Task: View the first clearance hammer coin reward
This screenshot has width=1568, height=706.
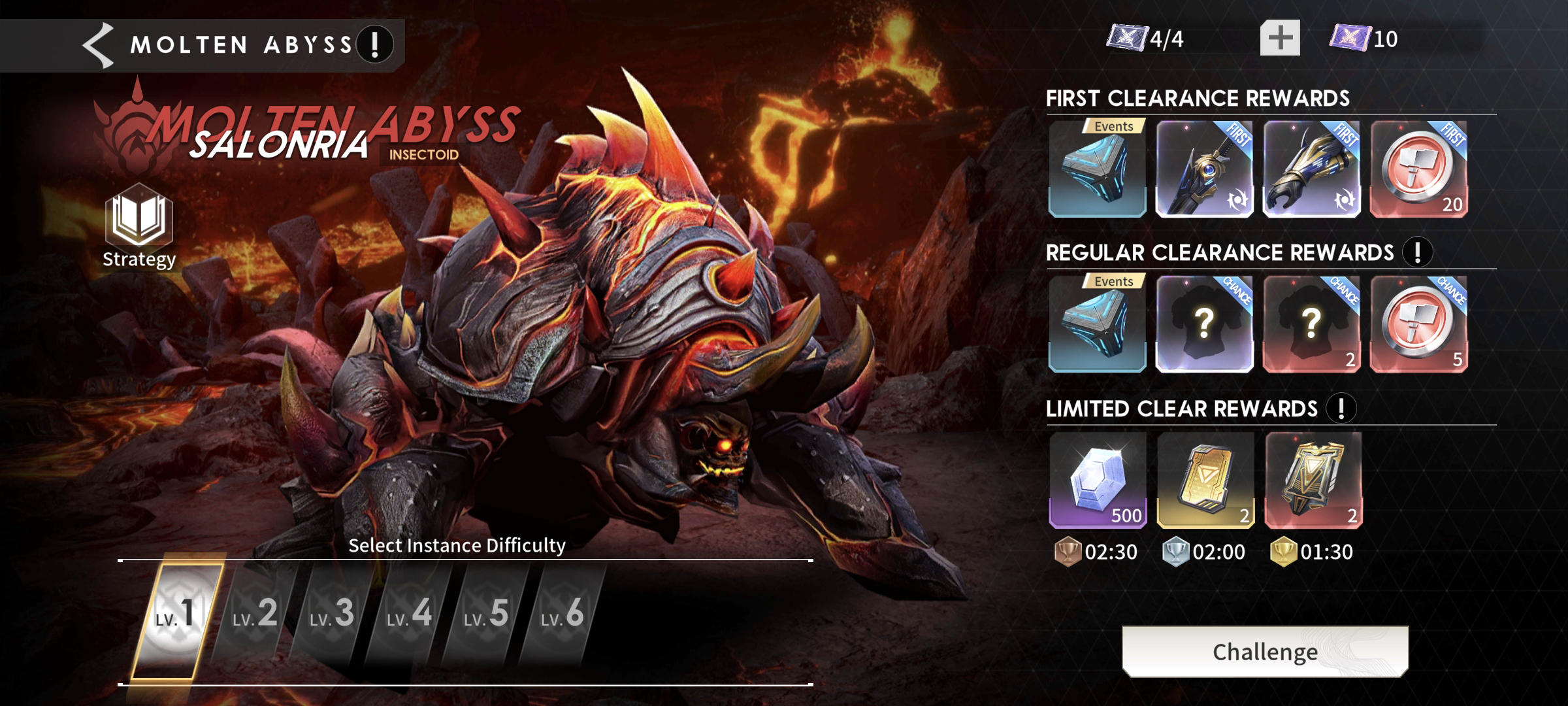Action: (1418, 169)
